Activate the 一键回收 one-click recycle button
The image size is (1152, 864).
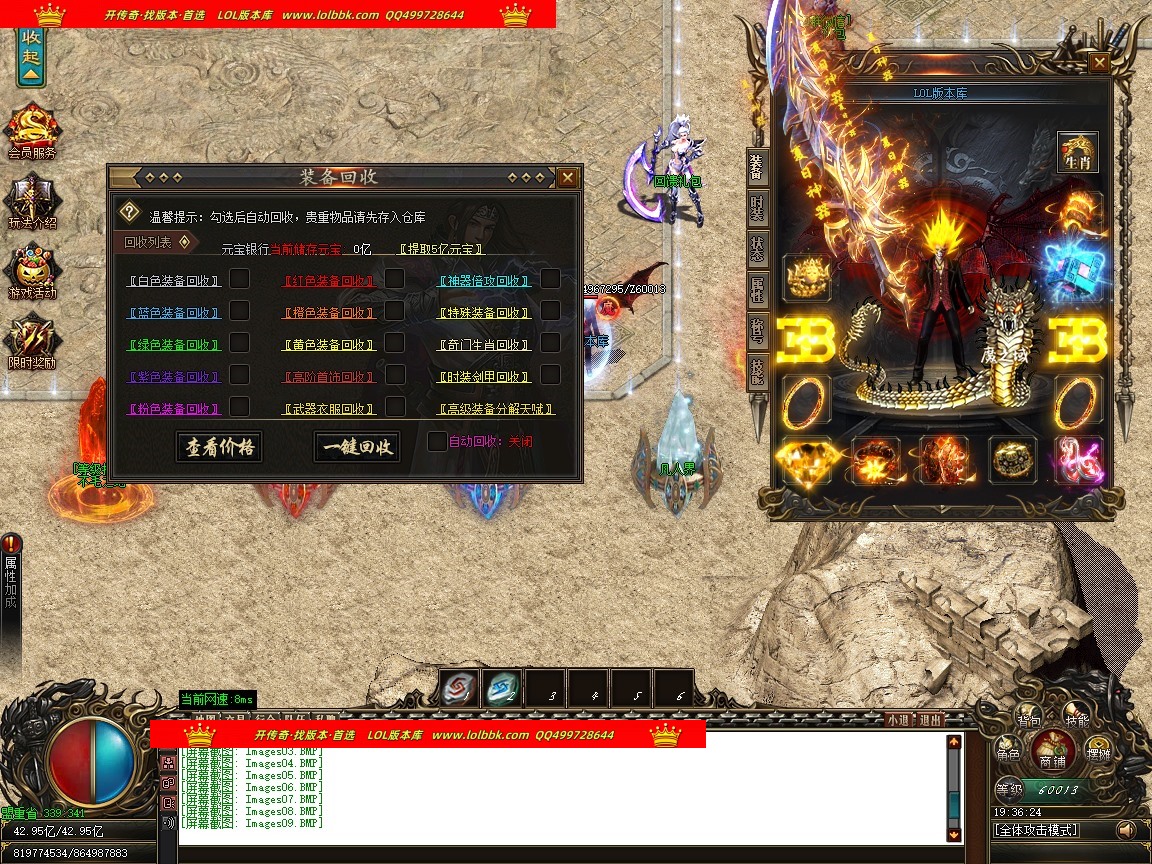tap(356, 447)
